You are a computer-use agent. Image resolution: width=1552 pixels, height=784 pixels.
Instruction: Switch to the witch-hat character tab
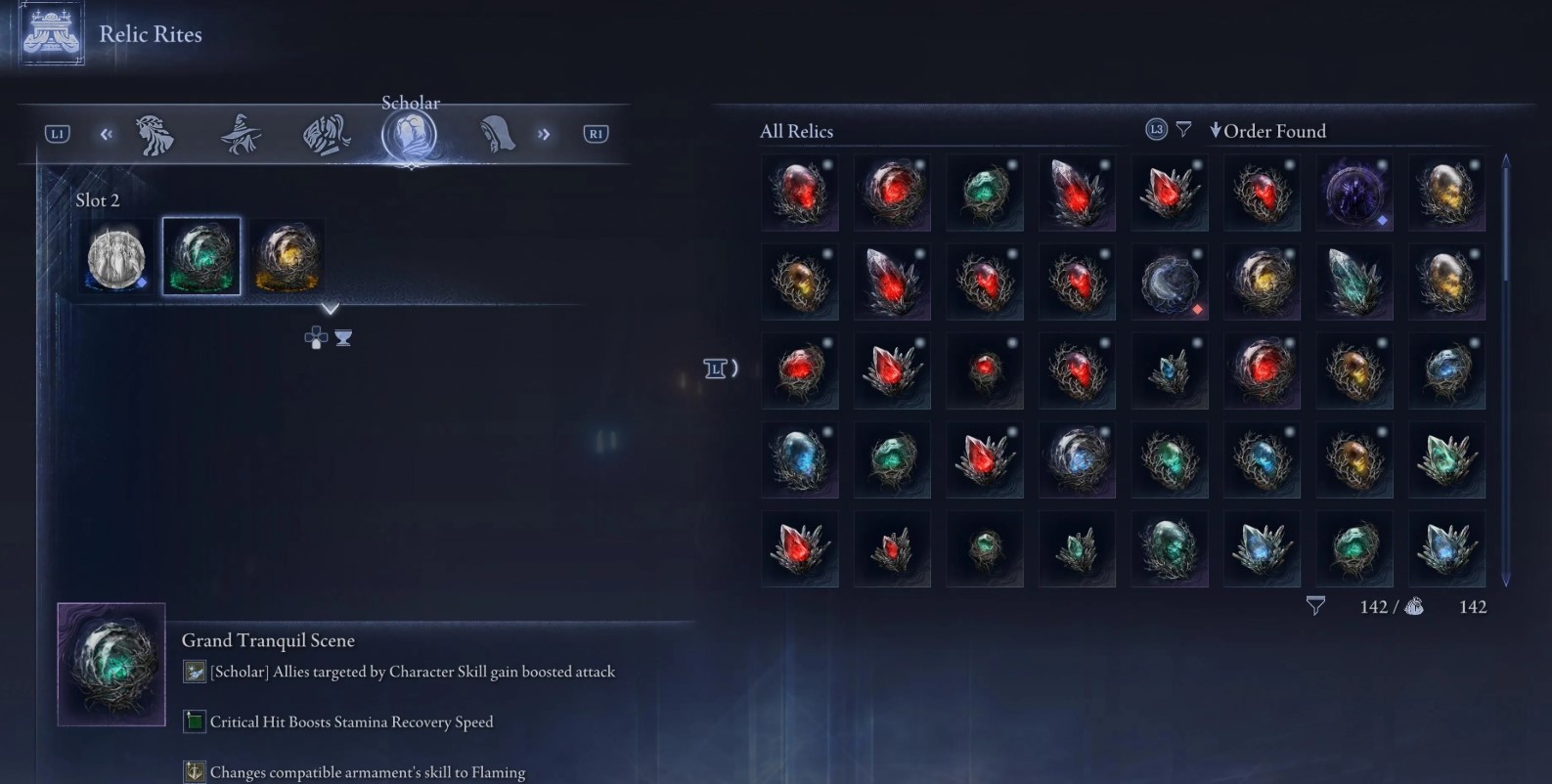click(241, 134)
